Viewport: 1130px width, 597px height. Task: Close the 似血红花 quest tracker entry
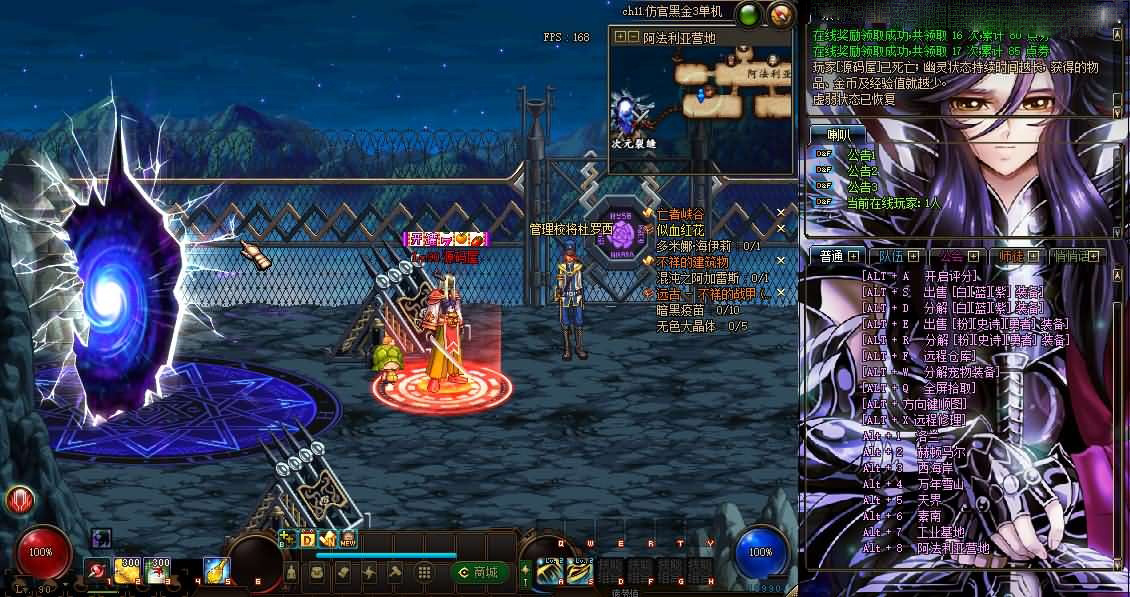(x=781, y=229)
